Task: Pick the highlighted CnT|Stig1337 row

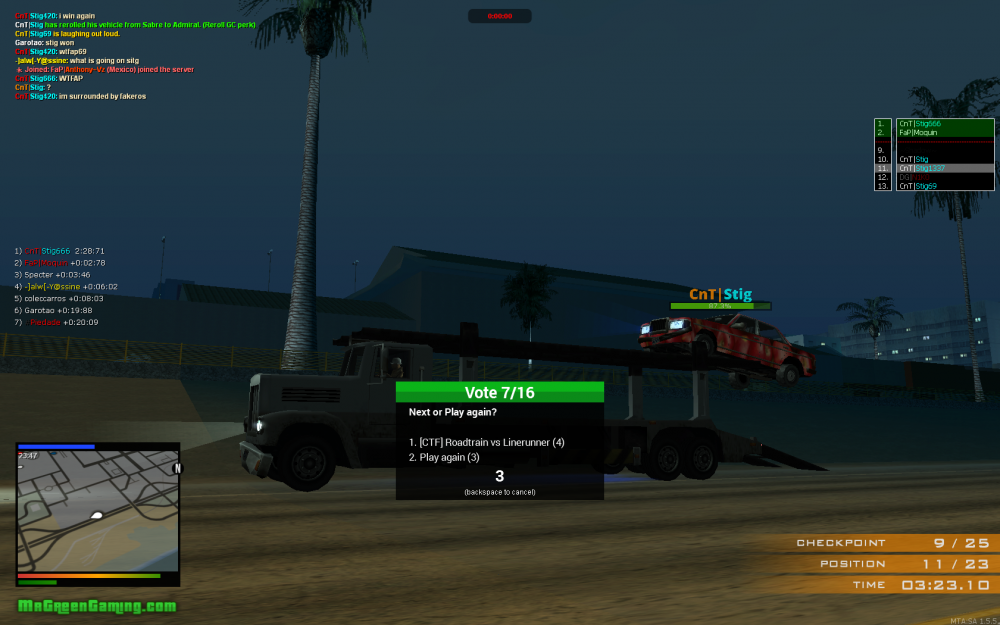Action: point(933,168)
